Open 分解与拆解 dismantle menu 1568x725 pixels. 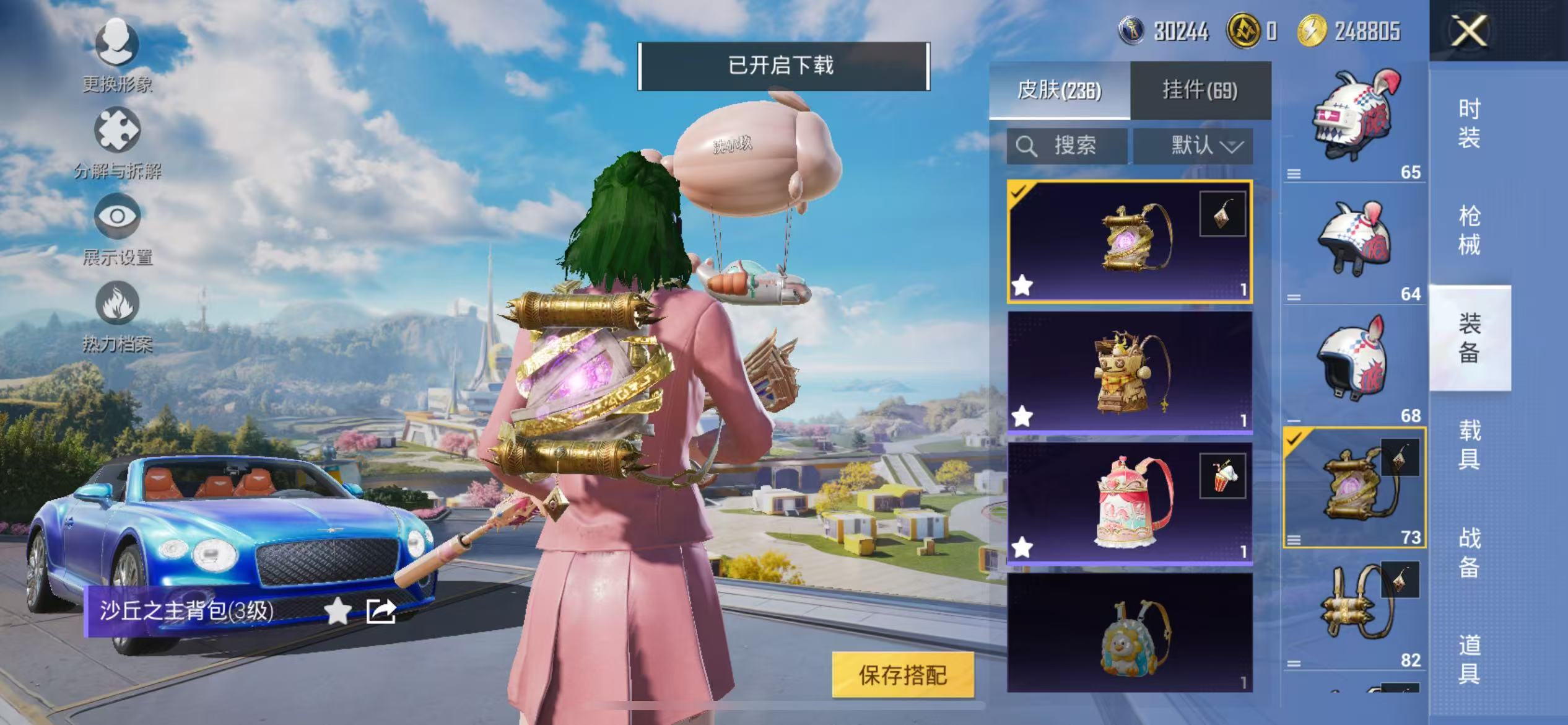coord(117,143)
